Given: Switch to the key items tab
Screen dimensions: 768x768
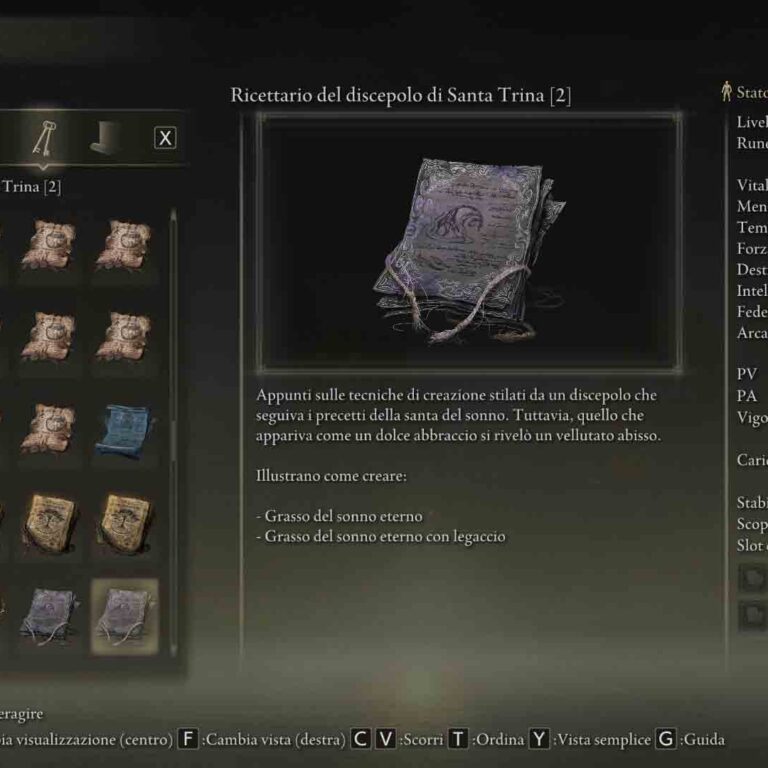Looking at the screenshot, I should [44, 139].
